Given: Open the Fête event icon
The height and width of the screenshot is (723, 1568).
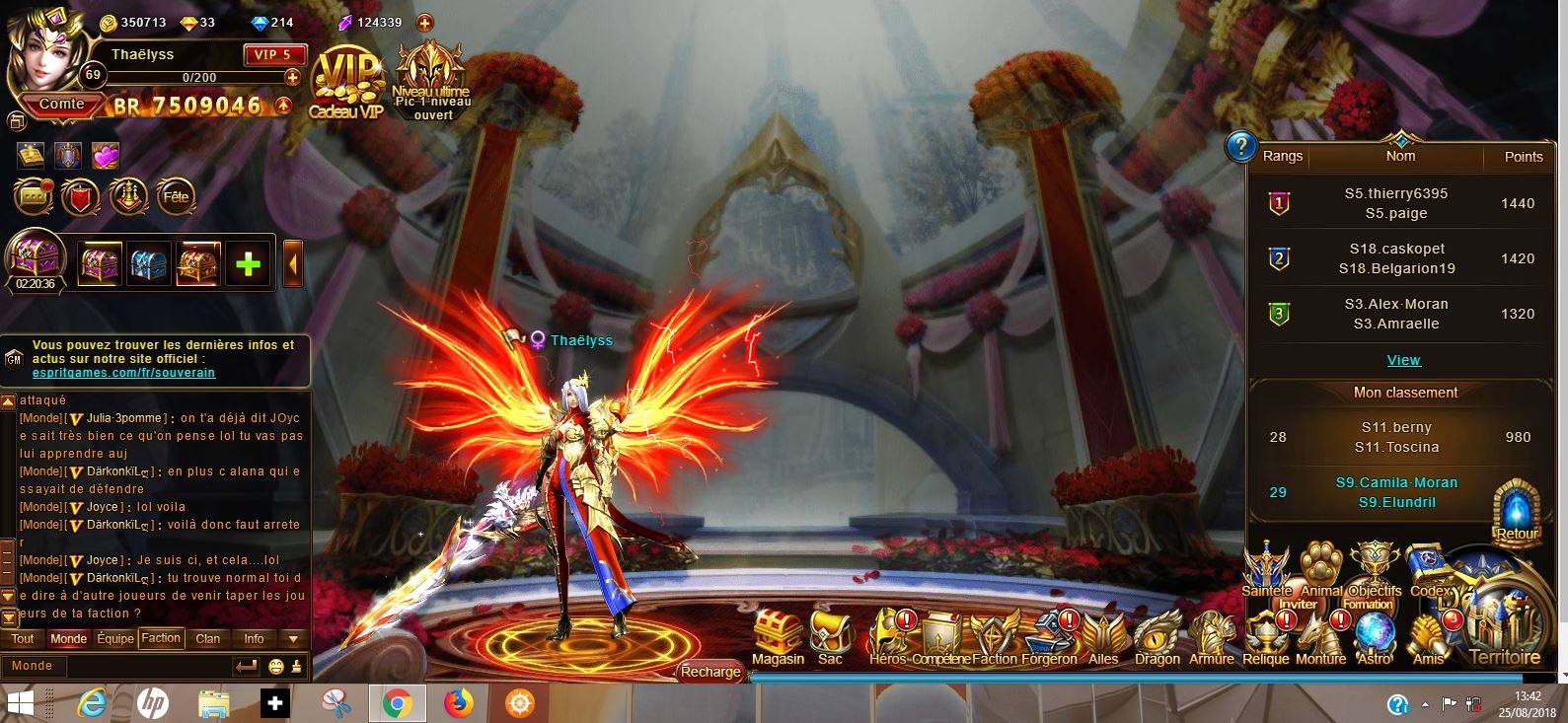Looking at the screenshot, I should (176, 196).
